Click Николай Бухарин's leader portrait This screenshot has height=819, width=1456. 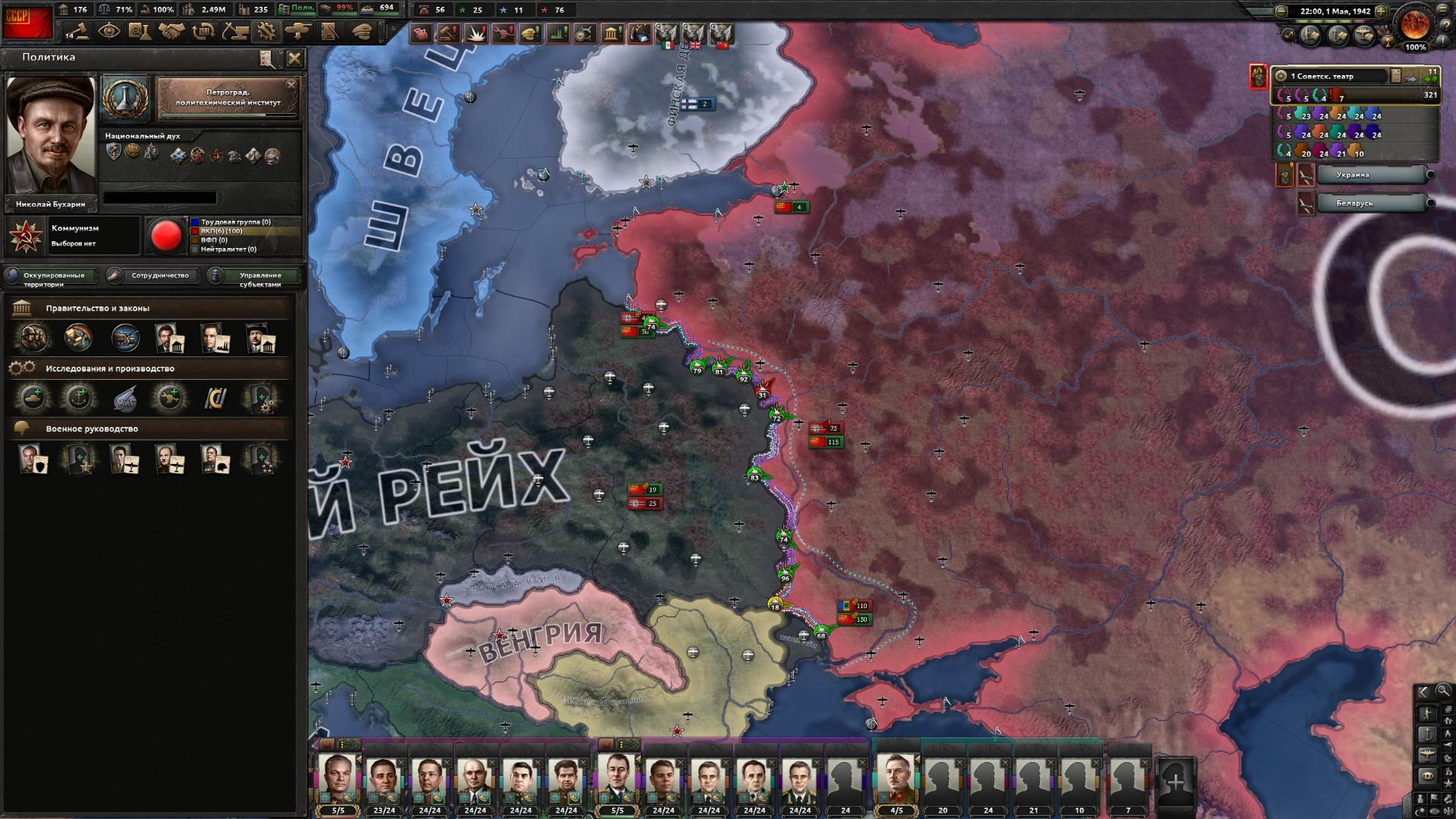pyautogui.click(x=52, y=136)
